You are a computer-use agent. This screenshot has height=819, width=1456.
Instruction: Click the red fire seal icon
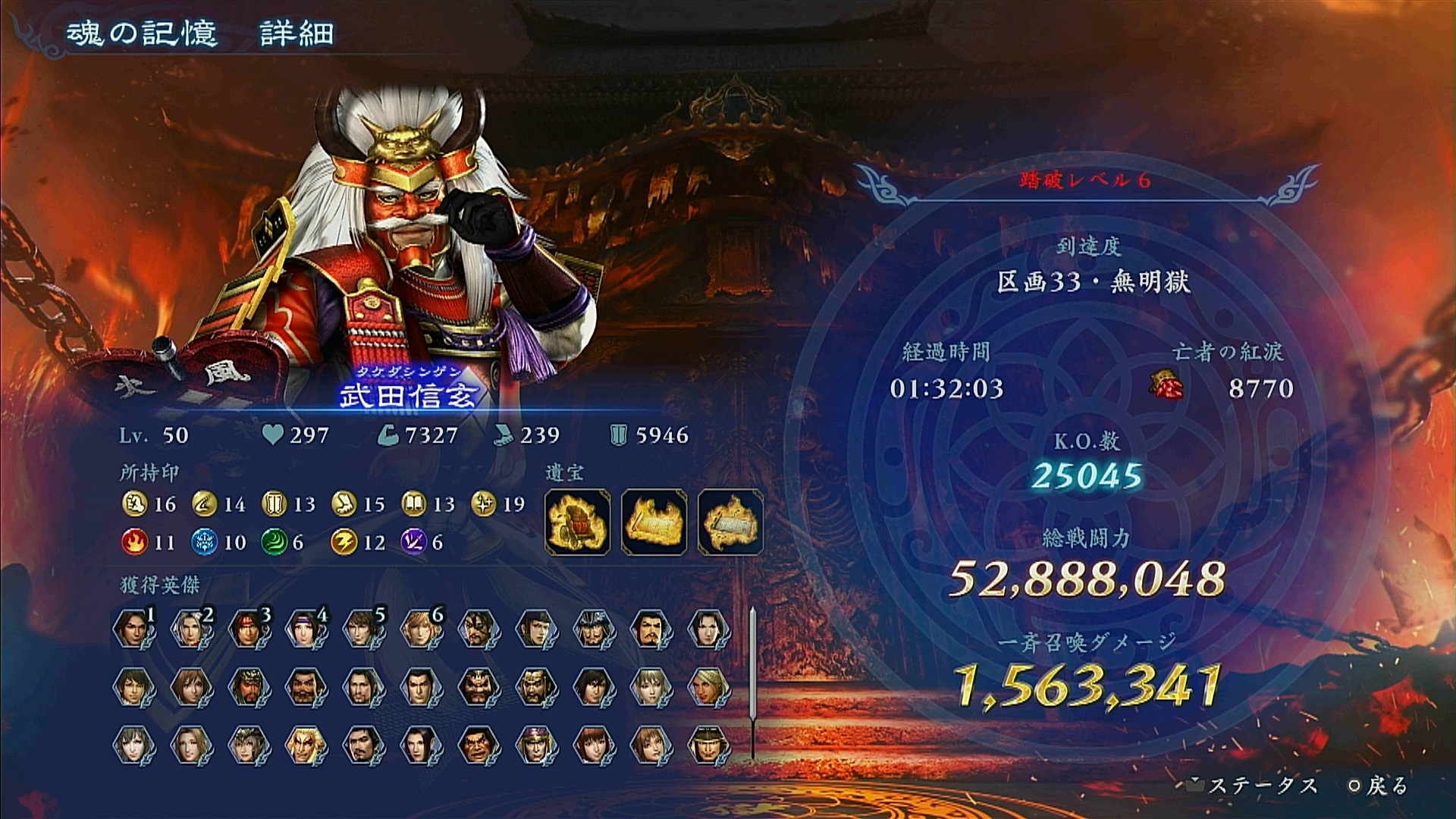pyautogui.click(x=134, y=542)
